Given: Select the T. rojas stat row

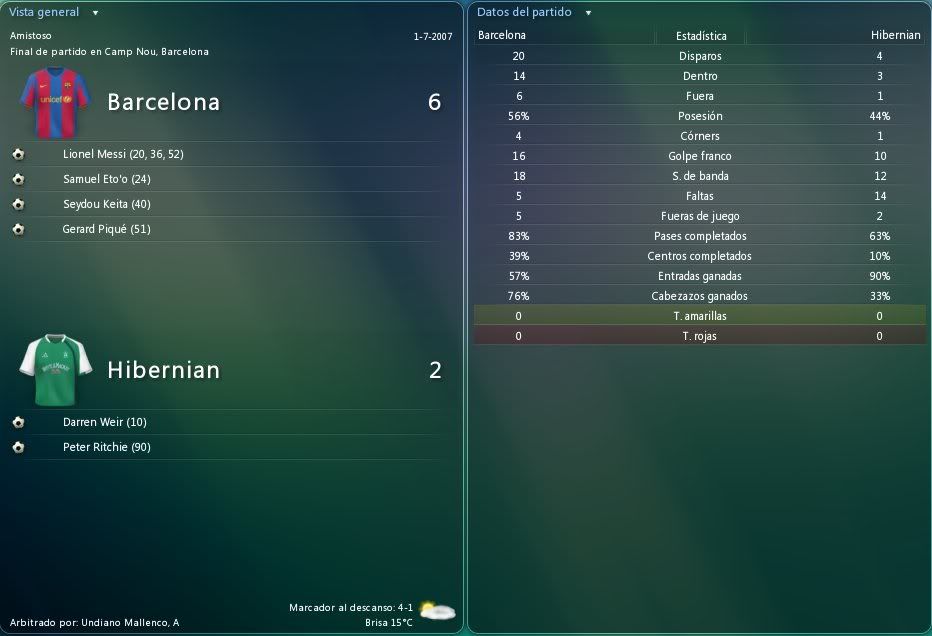Looking at the screenshot, I should [x=700, y=336].
